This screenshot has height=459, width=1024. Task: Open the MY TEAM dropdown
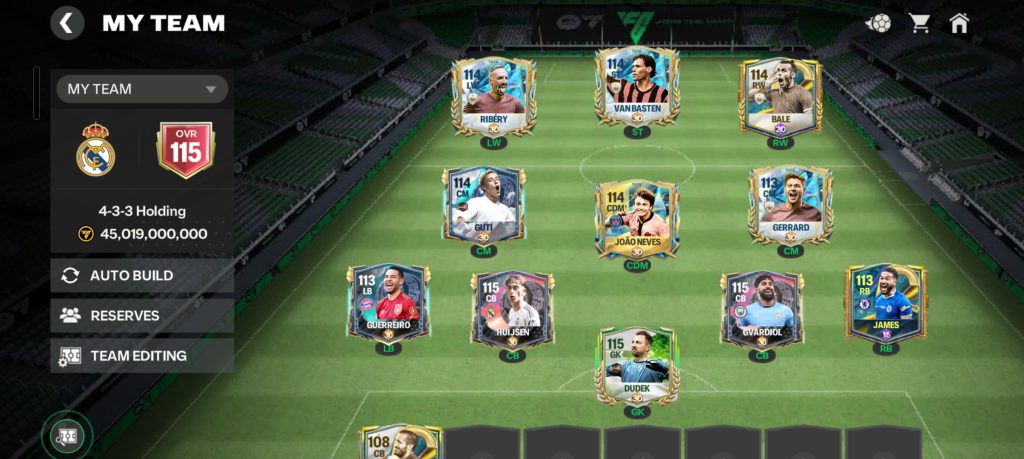(x=142, y=89)
